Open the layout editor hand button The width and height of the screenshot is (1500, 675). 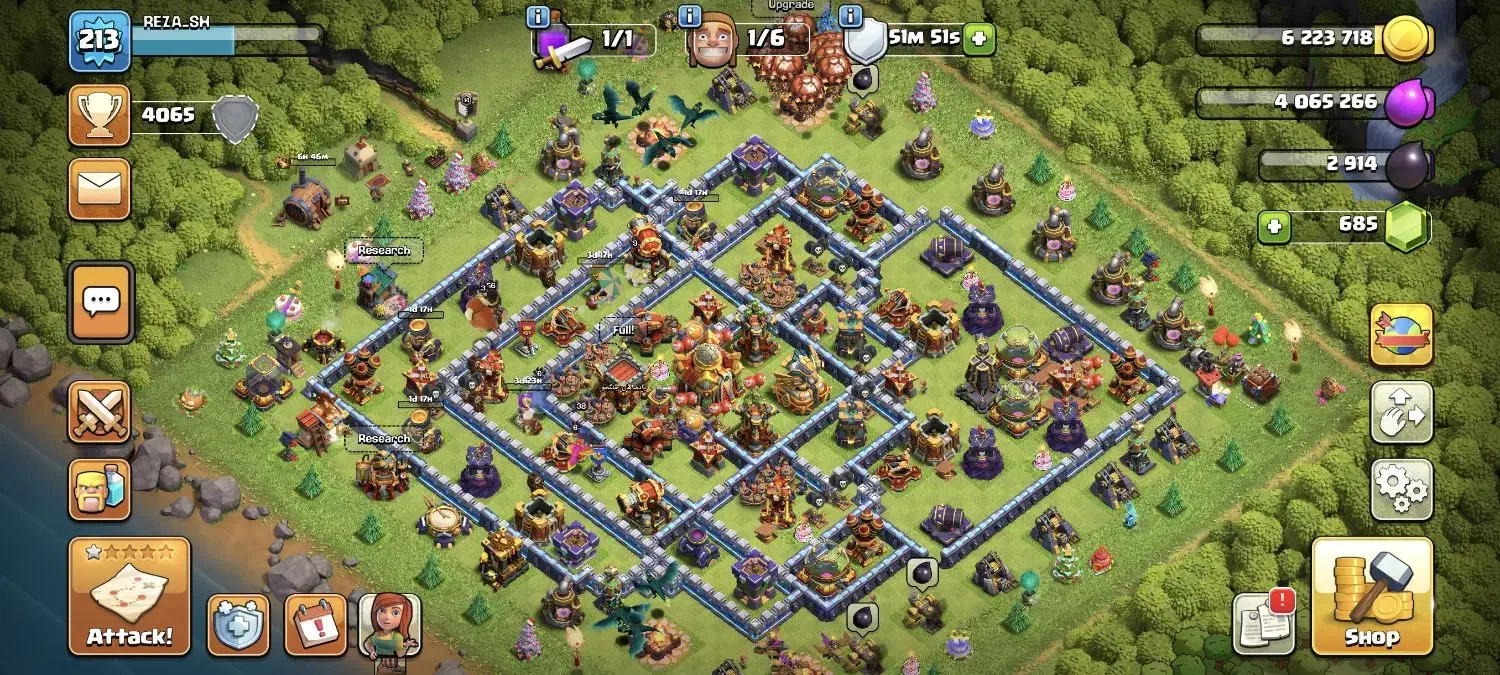coord(1401,412)
